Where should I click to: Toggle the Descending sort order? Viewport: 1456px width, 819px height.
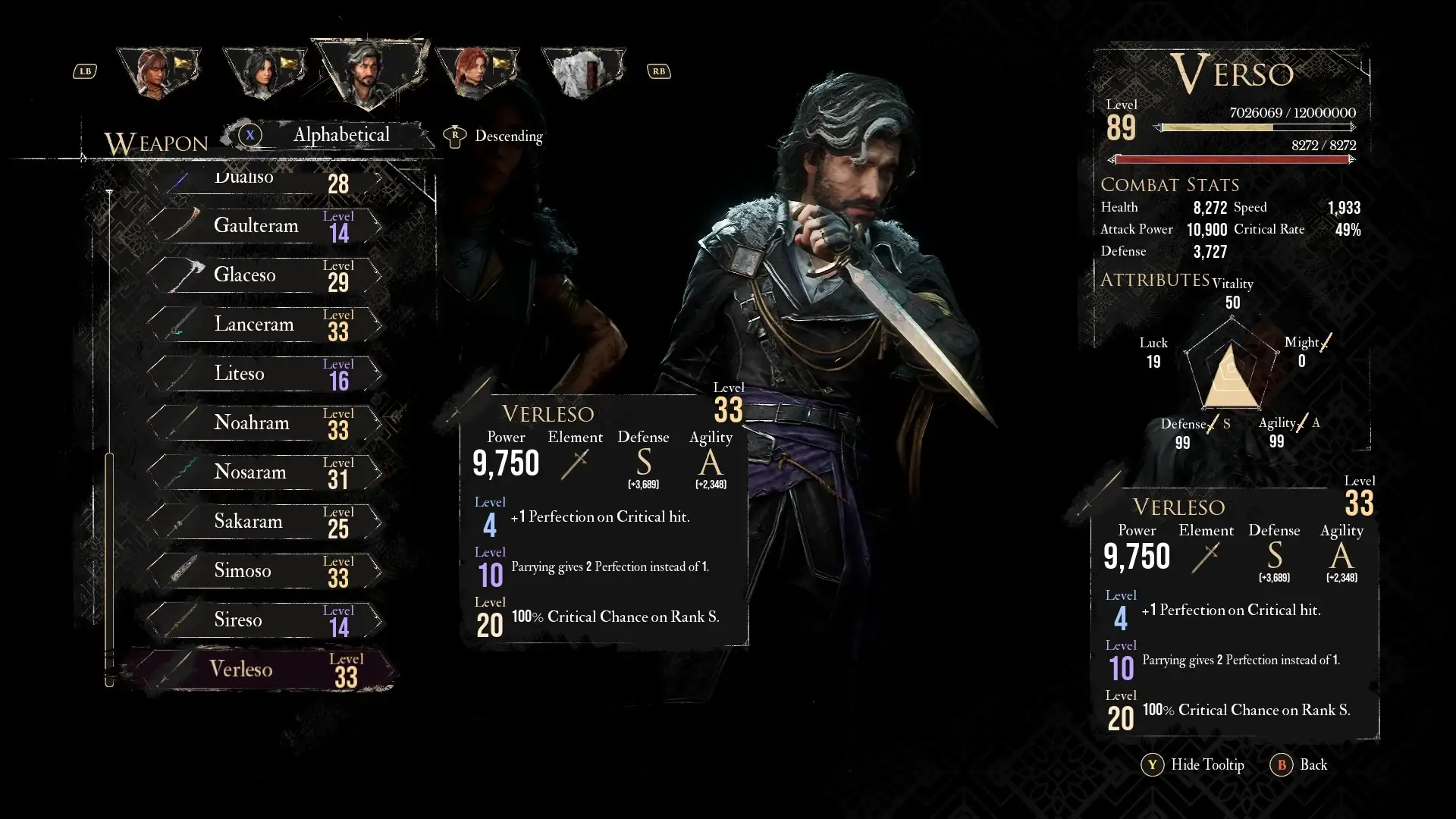[x=494, y=136]
